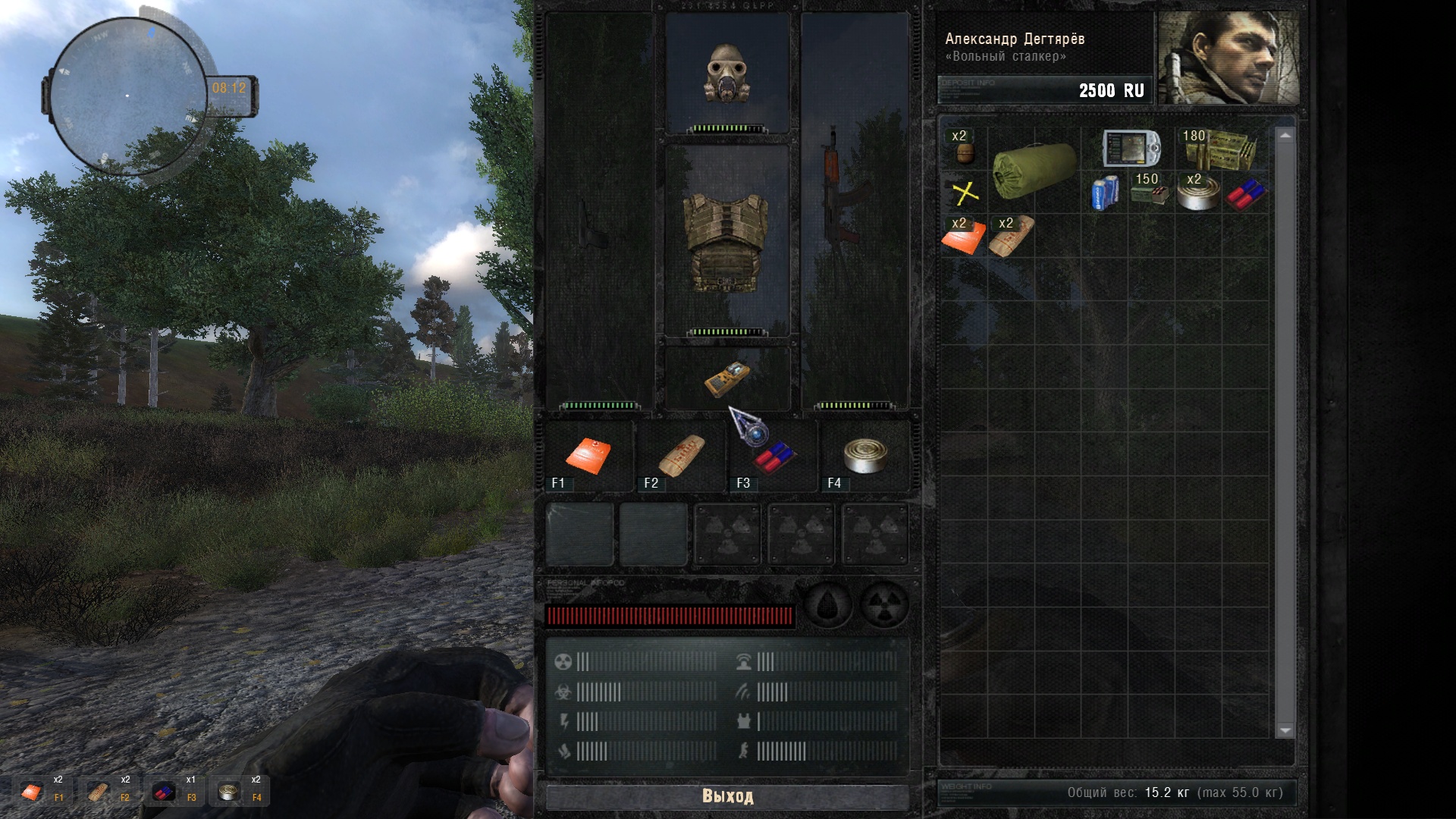Click the F2 bandage slot in inventory window
Viewport: 1456px width, 819px height.
point(681,457)
